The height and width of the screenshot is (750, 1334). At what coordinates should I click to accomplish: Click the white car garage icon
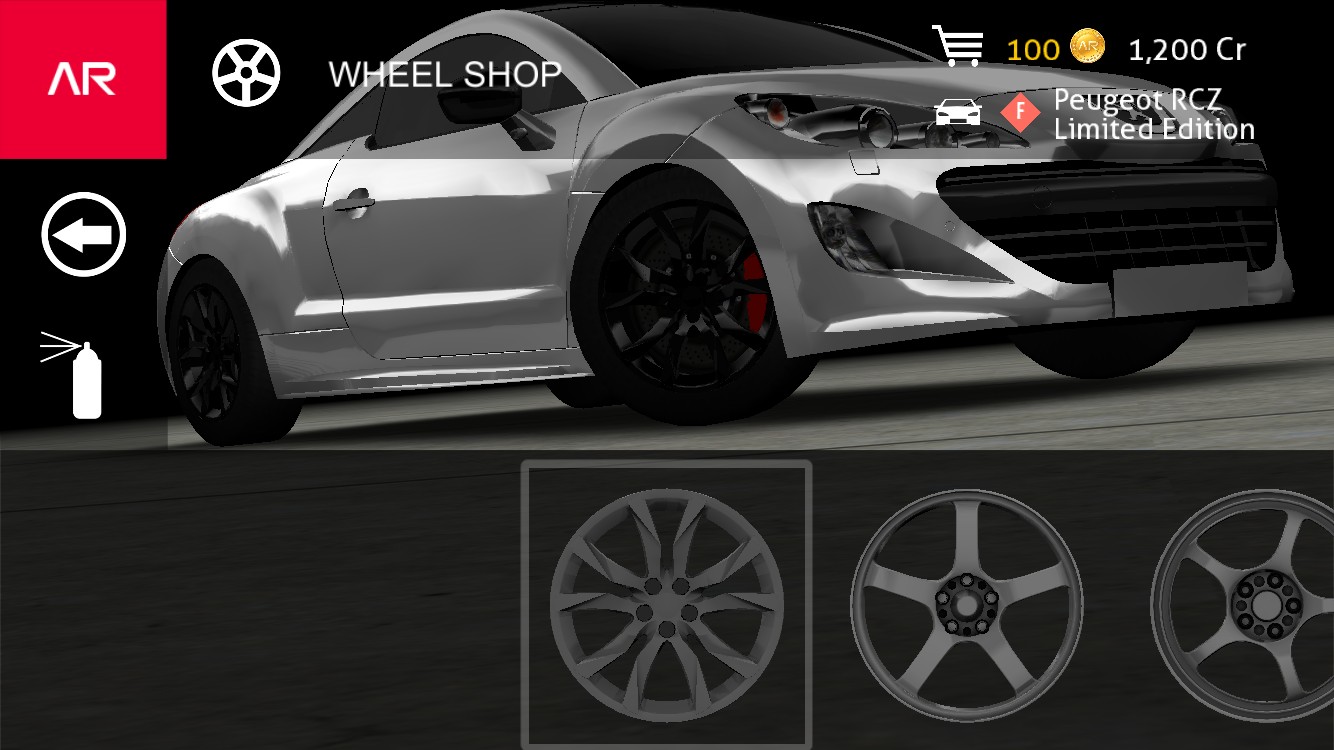[x=958, y=113]
